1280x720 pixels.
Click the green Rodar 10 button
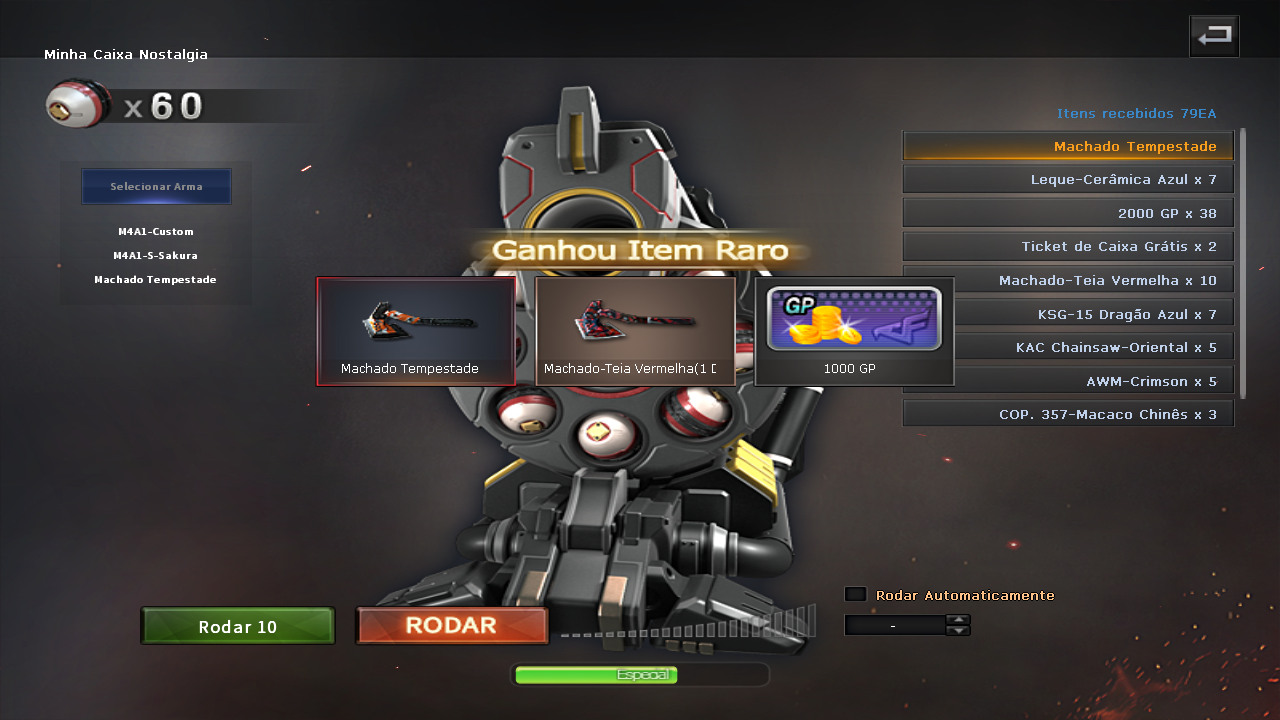coord(238,627)
